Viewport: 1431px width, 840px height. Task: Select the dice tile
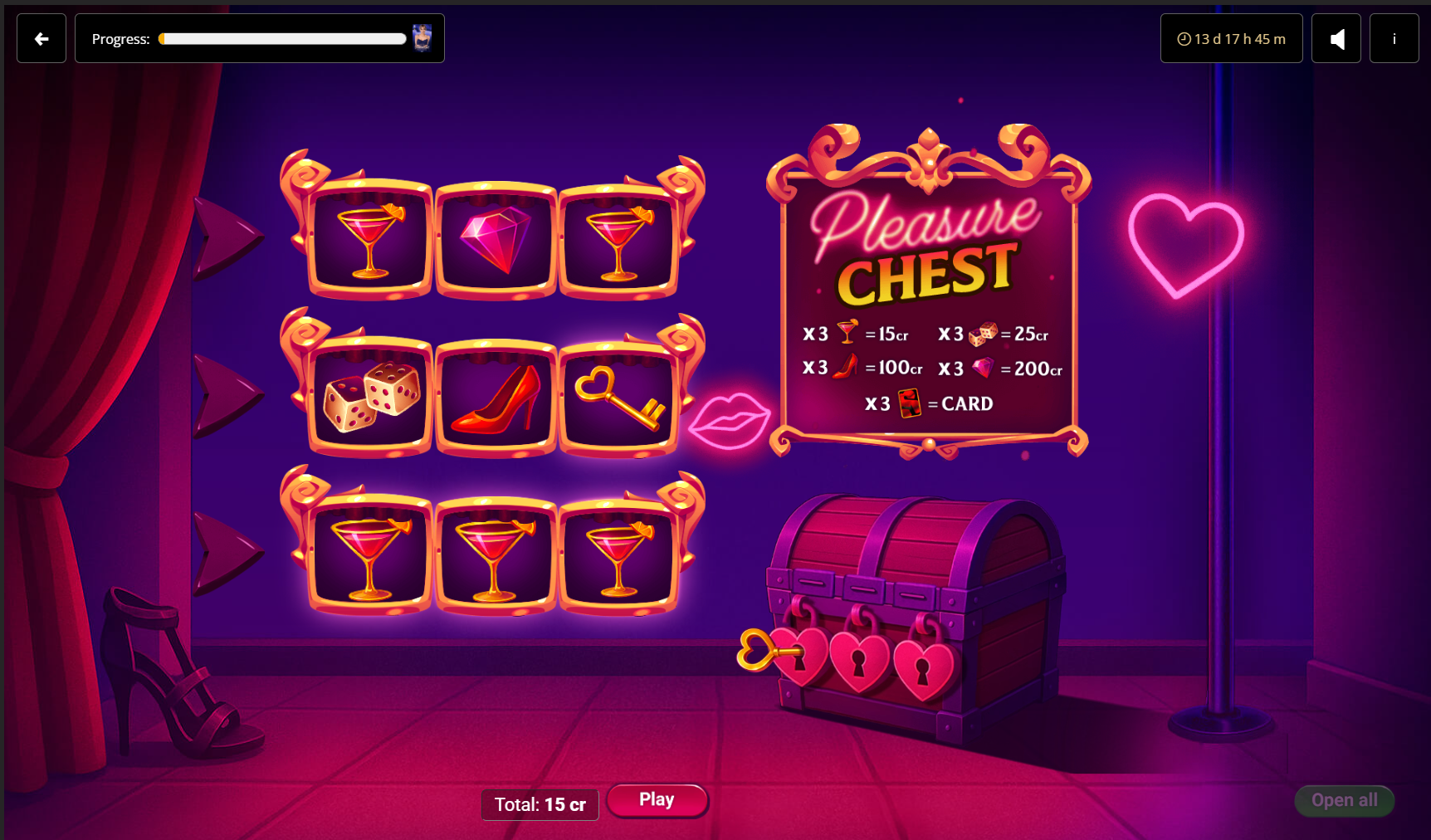(371, 398)
